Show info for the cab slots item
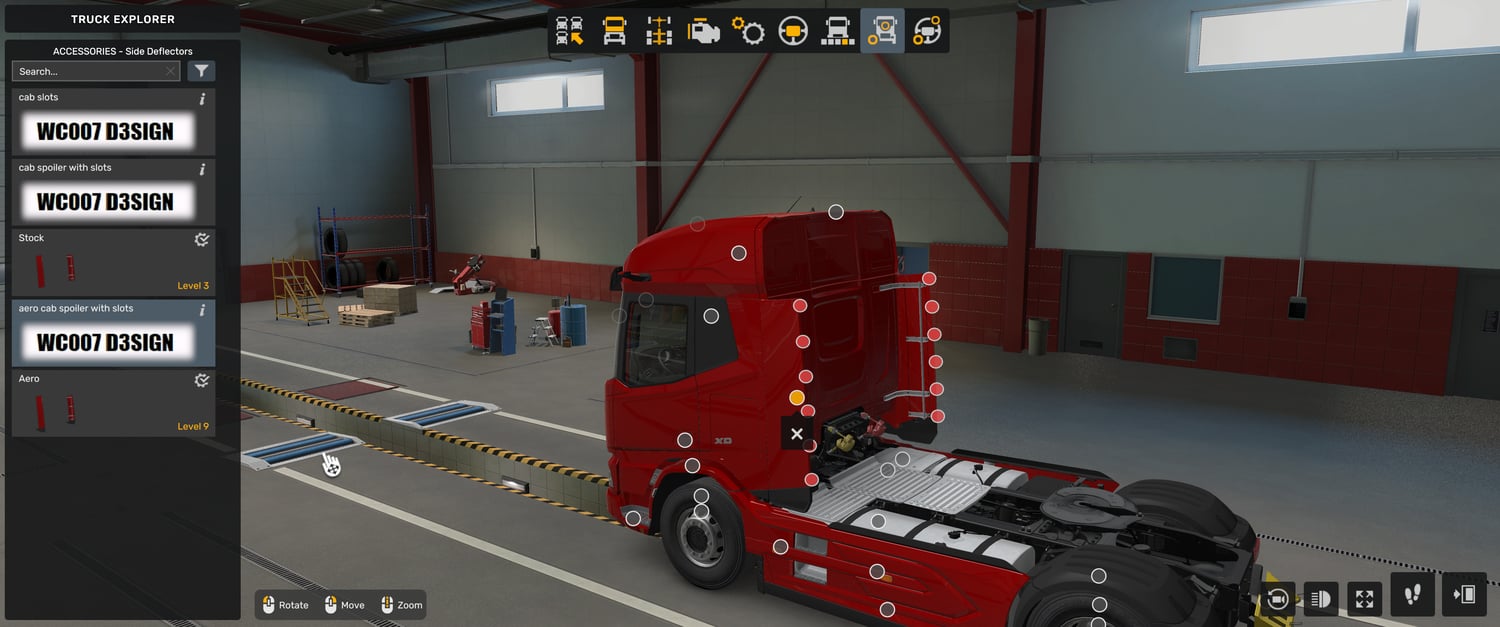This screenshot has height=627, width=1500. click(203, 99)
